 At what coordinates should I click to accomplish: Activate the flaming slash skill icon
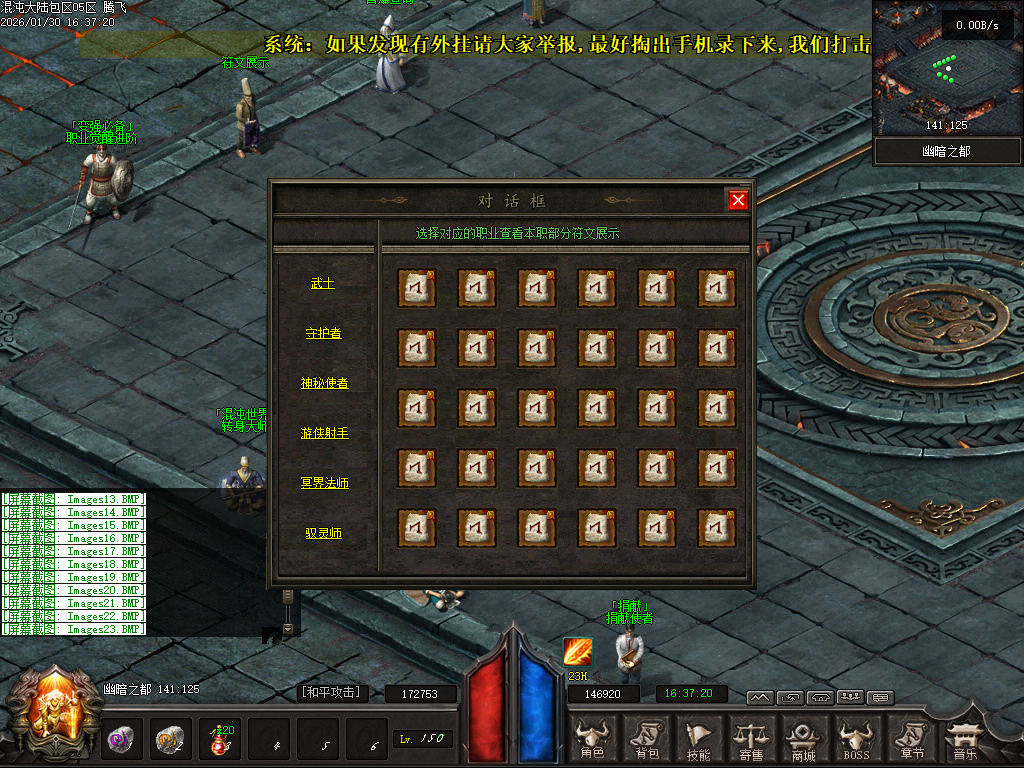click(x=577, y=652)
